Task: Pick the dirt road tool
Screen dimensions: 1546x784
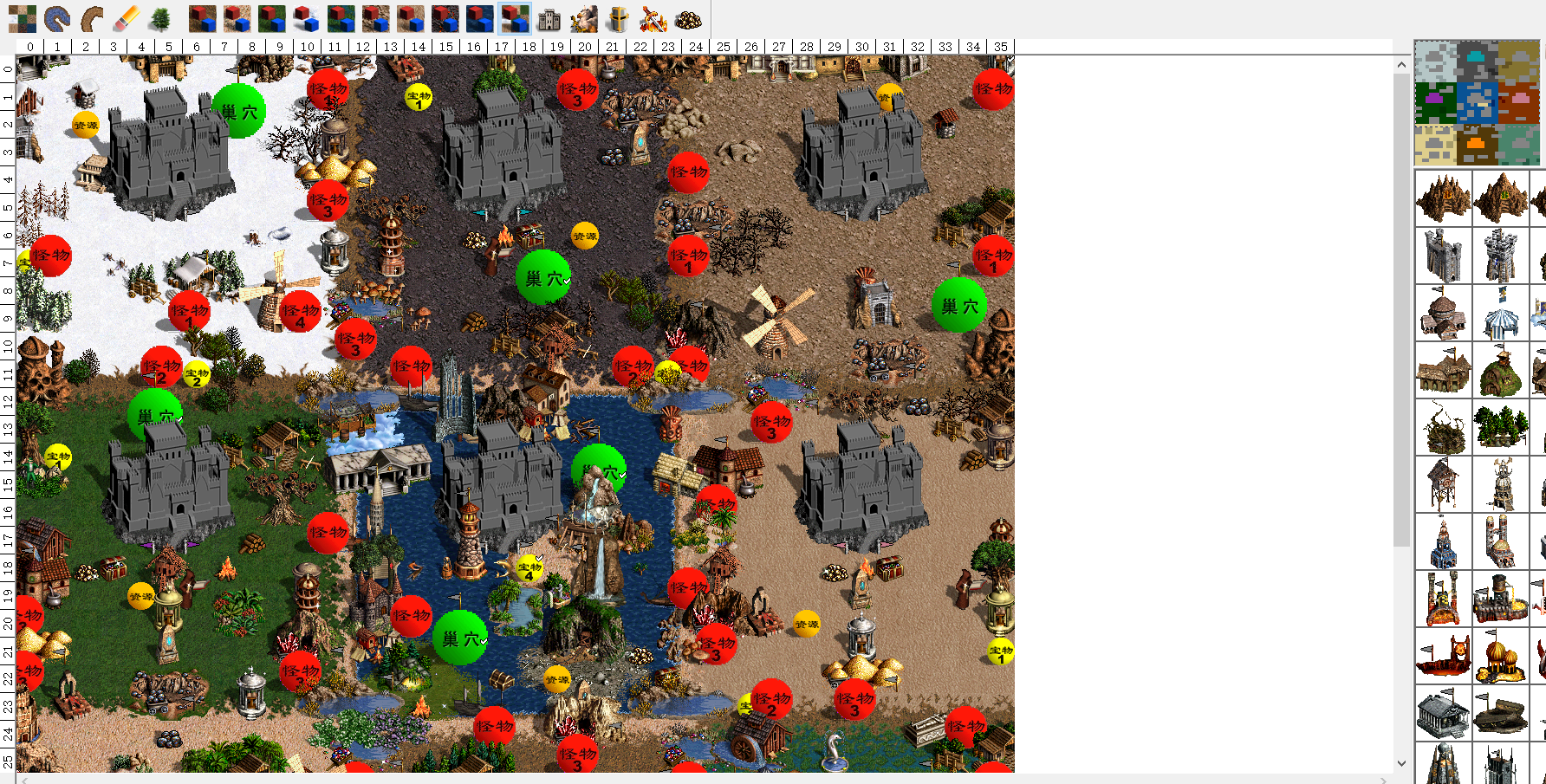Action: 91,18
